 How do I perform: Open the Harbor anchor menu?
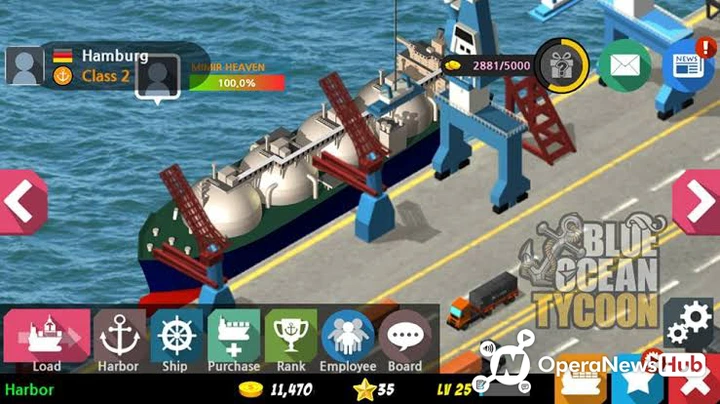[118, 339]
